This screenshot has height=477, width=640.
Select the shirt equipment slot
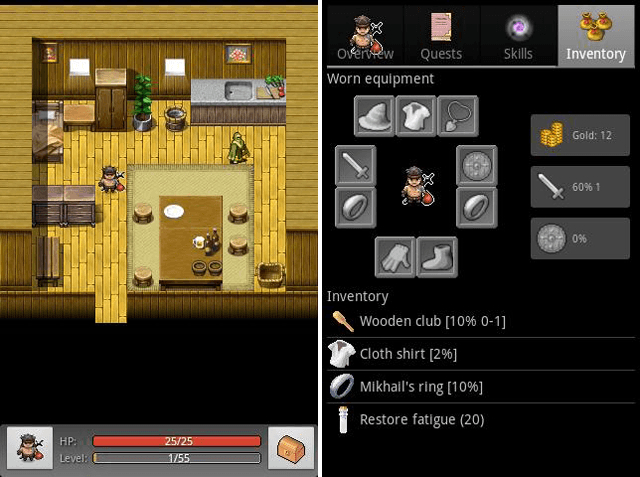tap(416, 116)
